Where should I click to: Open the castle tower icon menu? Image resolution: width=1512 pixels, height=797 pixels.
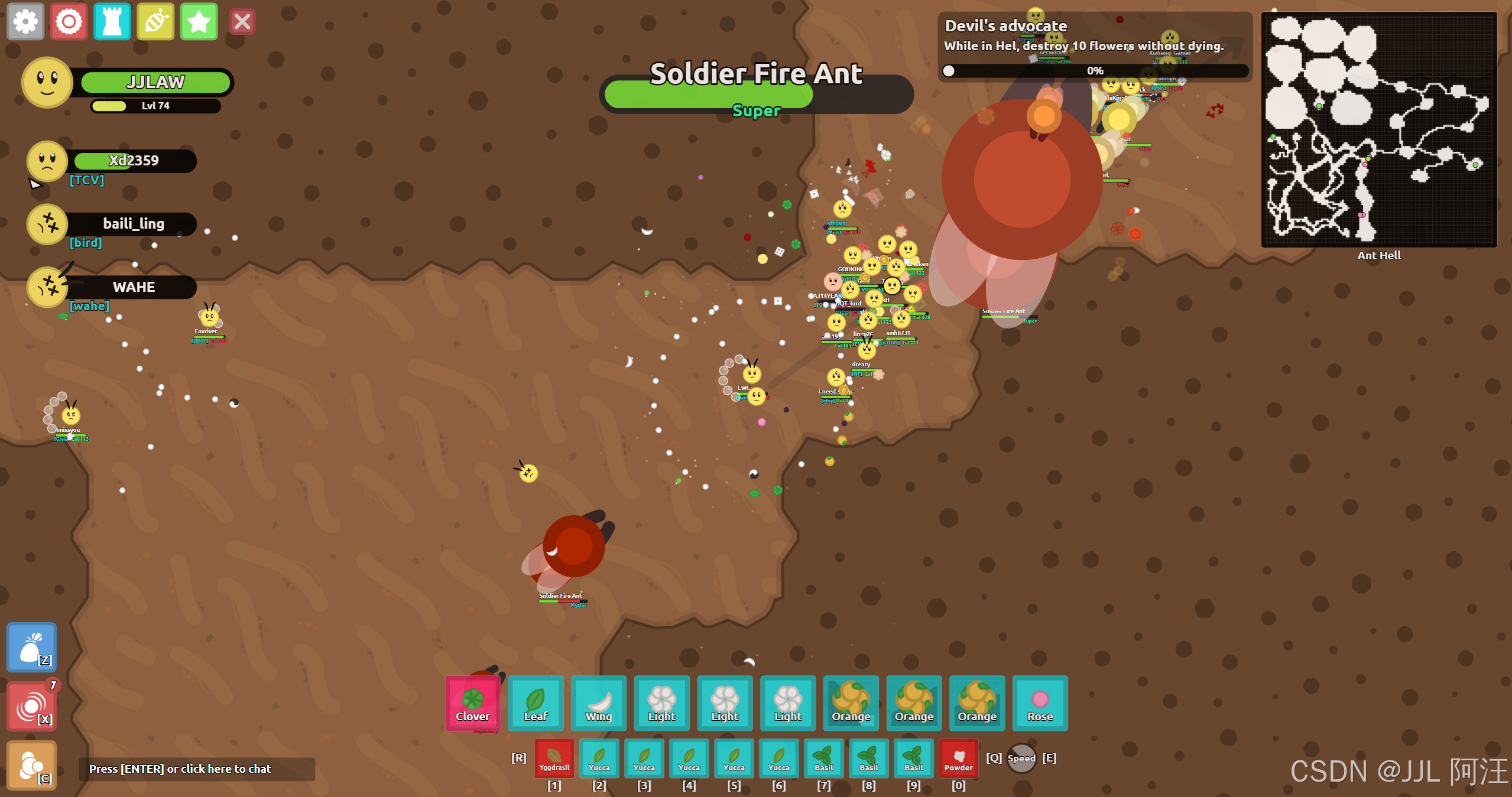tap(112, 22)
